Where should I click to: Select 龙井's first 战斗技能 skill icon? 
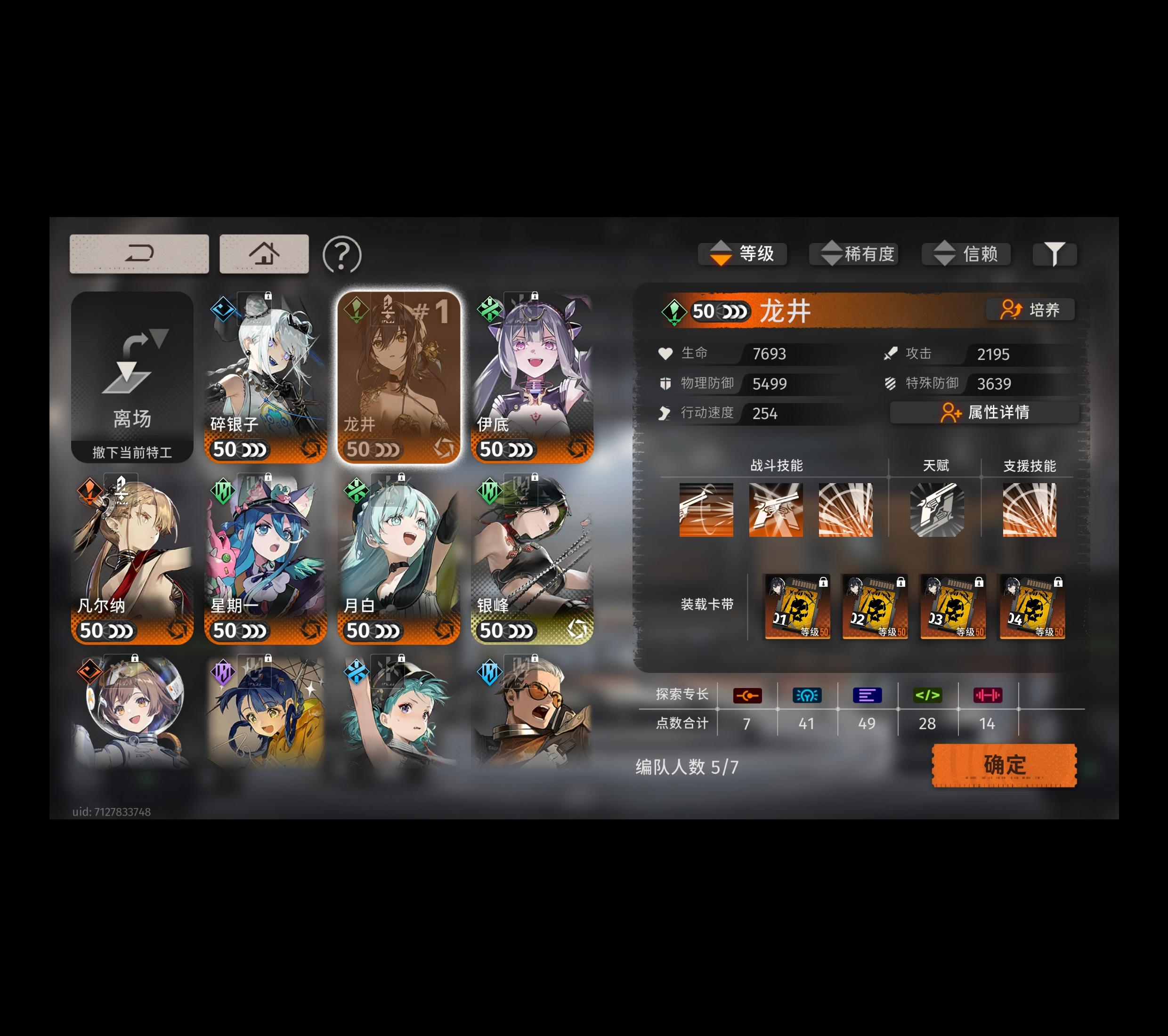[x=707, y=510]
